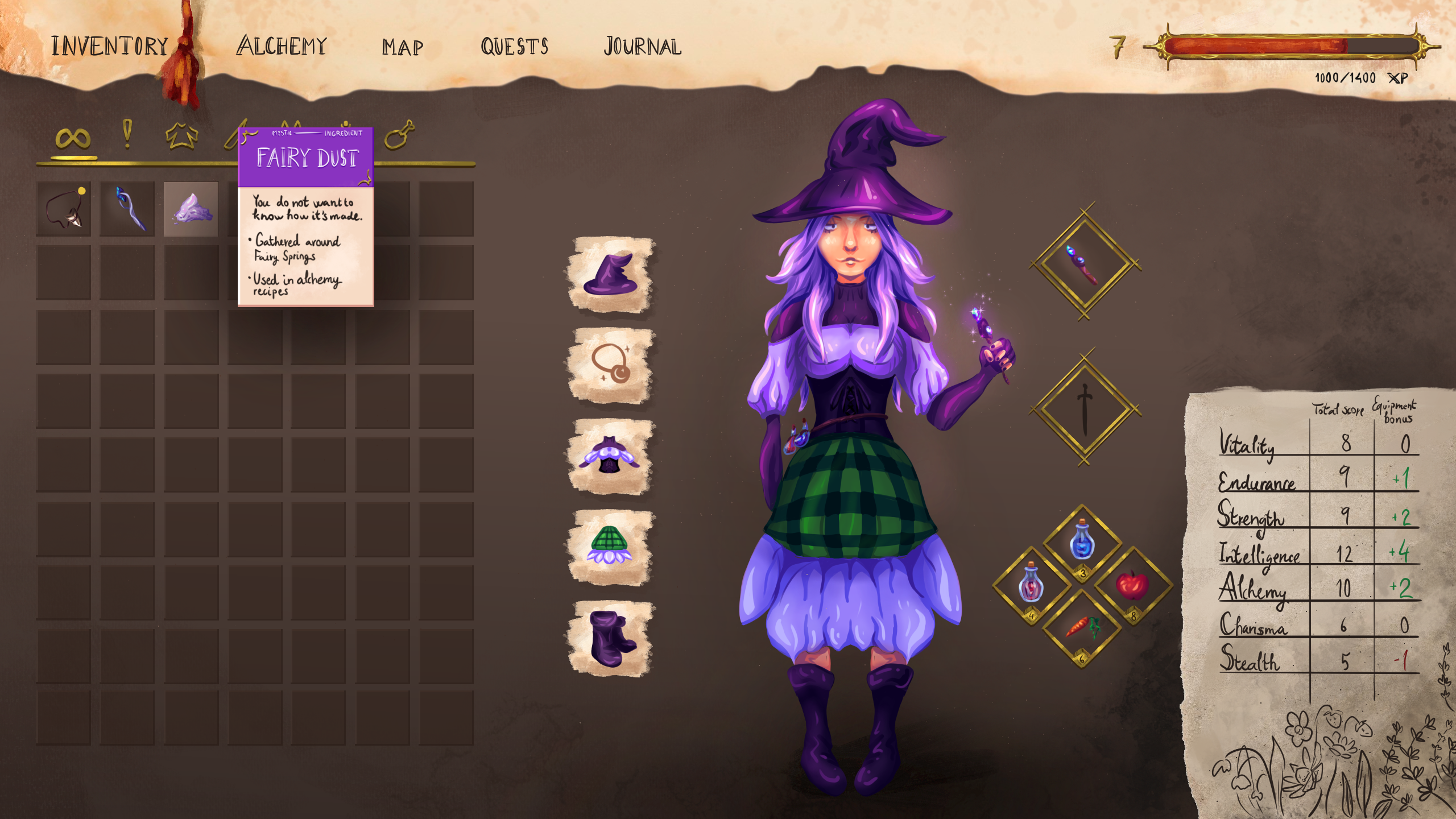Show all items with the infinity filter

[x=73, y=138]
